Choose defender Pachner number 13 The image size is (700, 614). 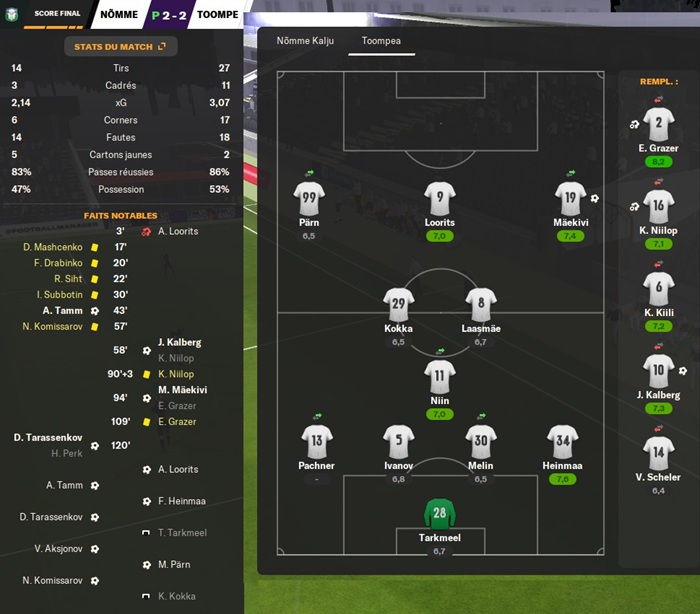316,440
